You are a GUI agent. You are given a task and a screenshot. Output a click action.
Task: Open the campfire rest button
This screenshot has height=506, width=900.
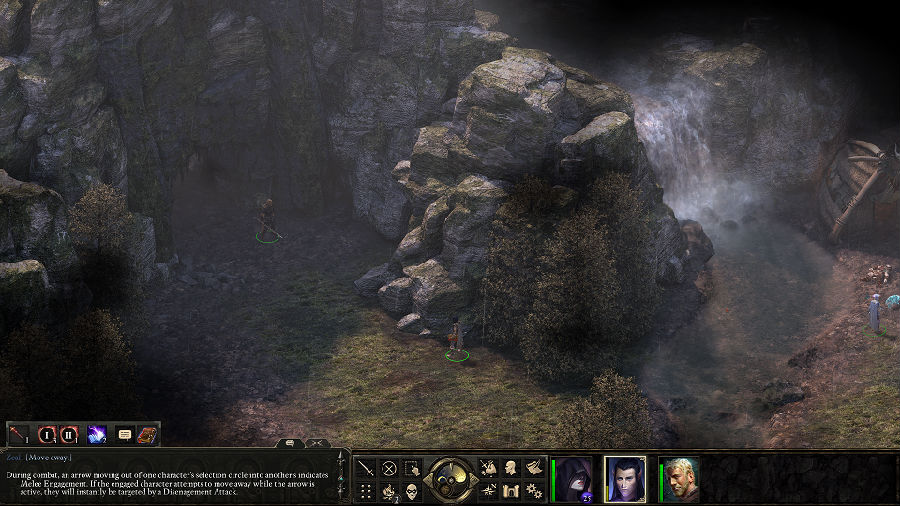[389, 491]
